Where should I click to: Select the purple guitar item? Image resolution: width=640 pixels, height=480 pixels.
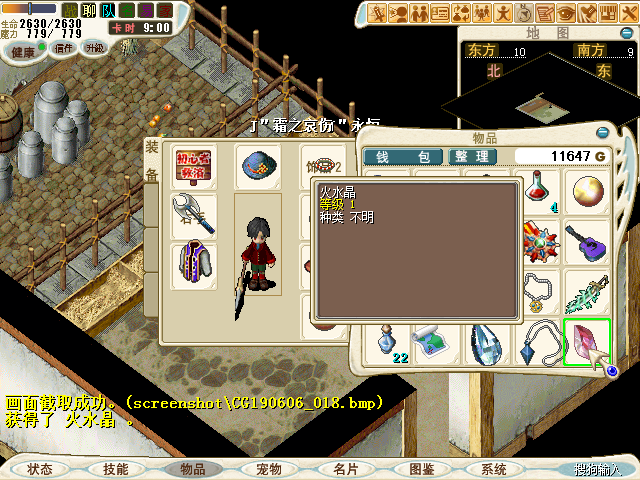point(585,240)
